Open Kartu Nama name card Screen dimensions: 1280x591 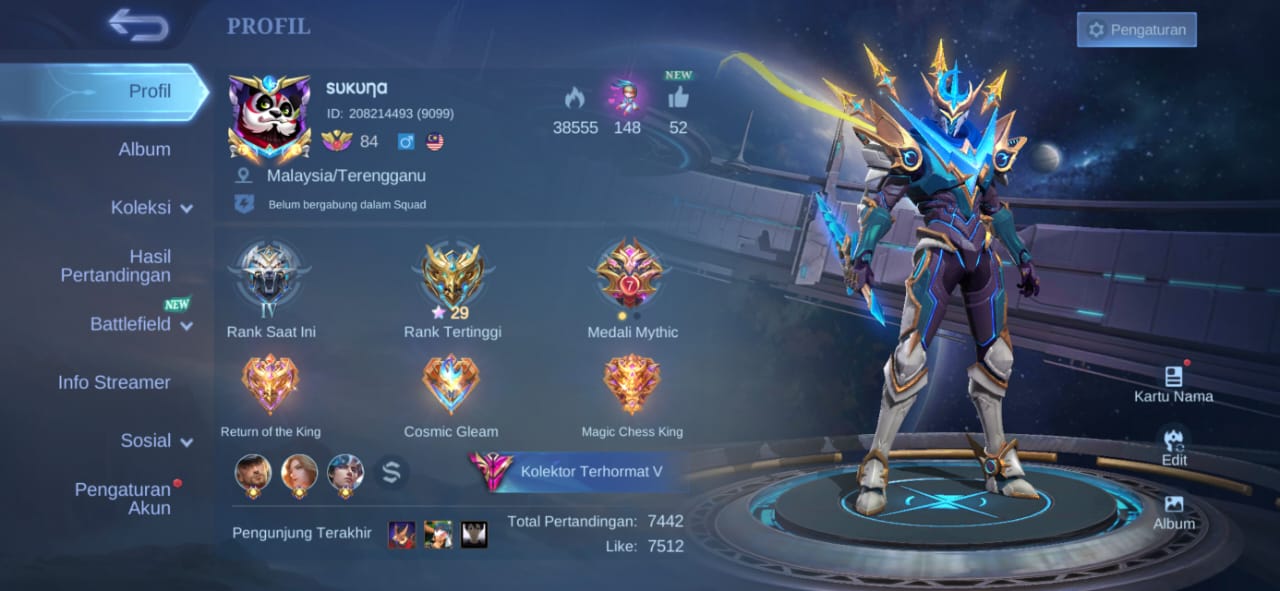[x=1173, y=383]
